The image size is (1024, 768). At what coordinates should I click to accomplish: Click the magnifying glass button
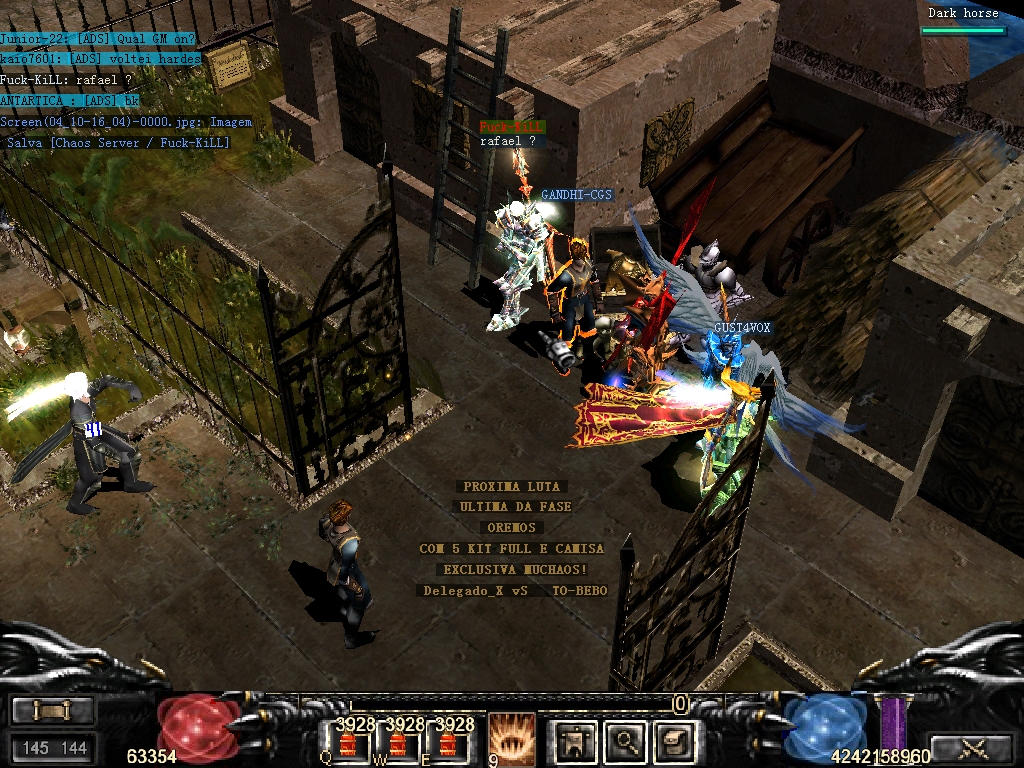(x=626, y=741)
